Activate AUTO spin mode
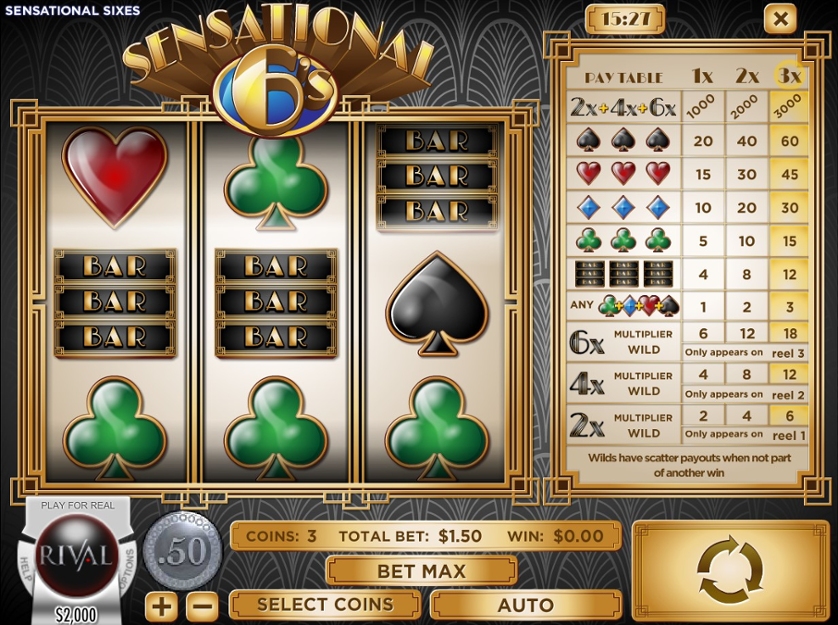Screen dimensions: 838x625 pos(525,605)
